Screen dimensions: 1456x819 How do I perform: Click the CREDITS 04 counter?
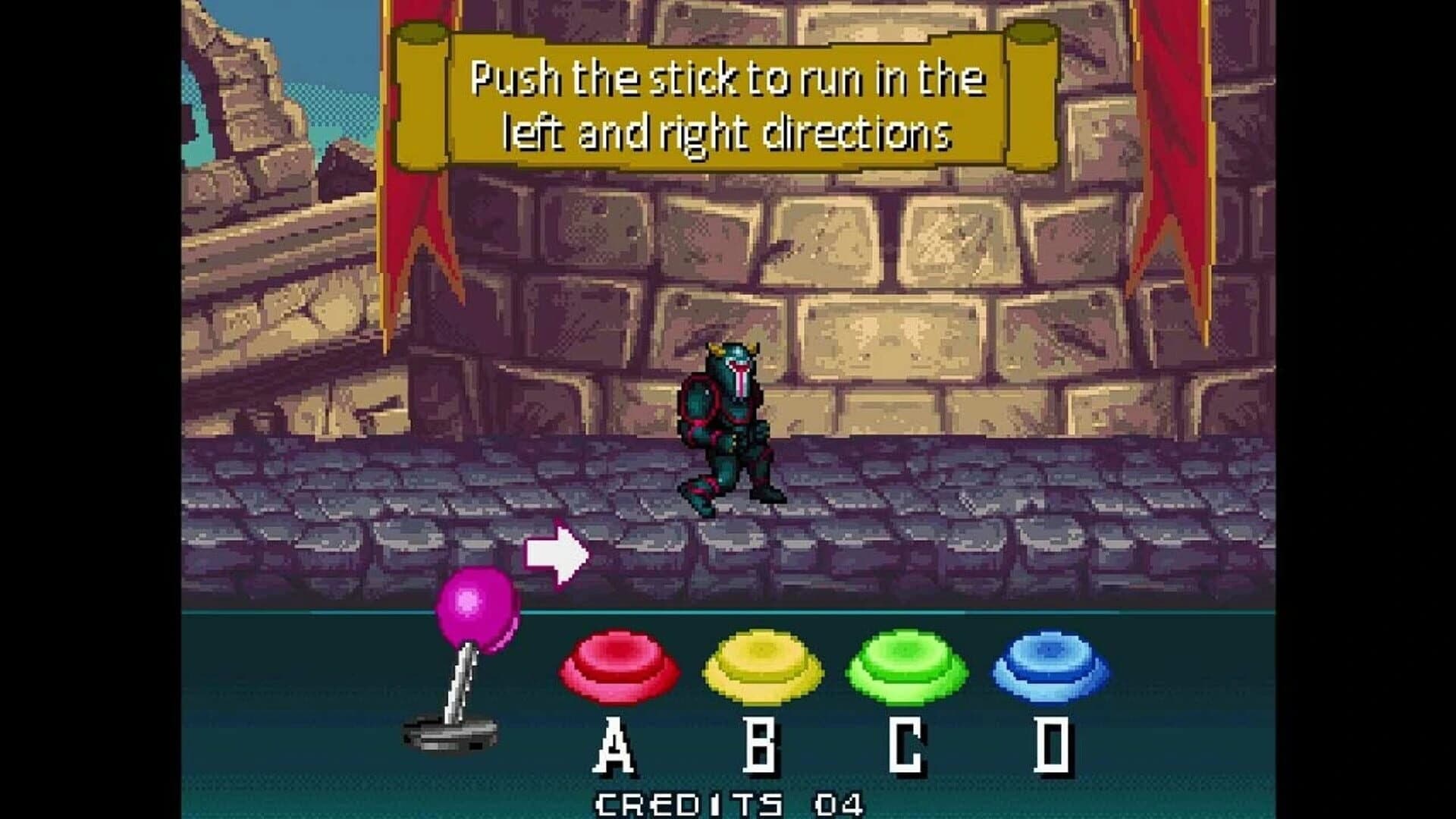[x=728, y=800]
